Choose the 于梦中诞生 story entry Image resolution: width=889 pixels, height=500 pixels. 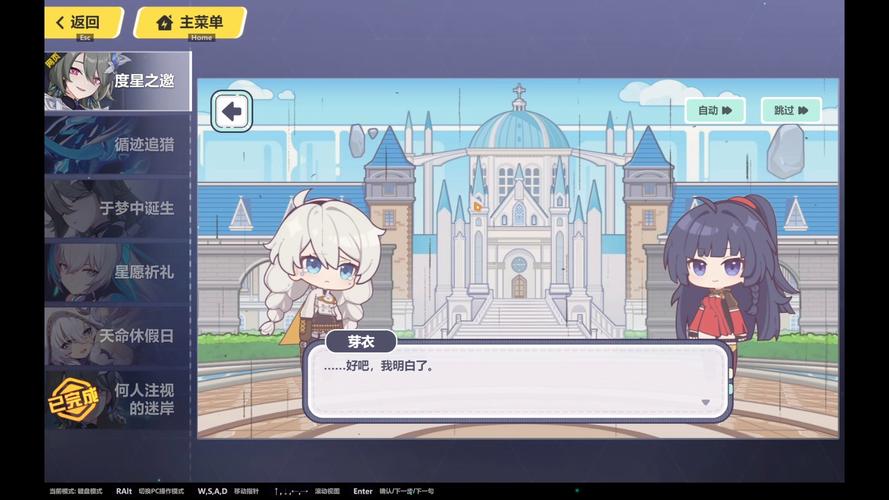pos(117,208)
